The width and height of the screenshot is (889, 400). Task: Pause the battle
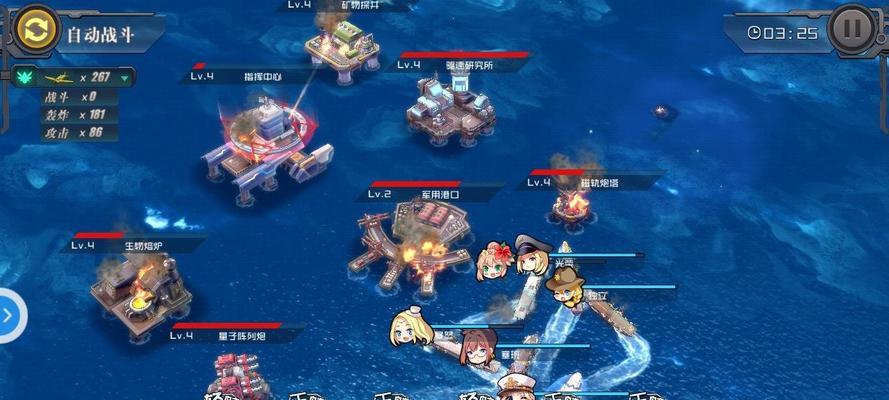[852, 29]
